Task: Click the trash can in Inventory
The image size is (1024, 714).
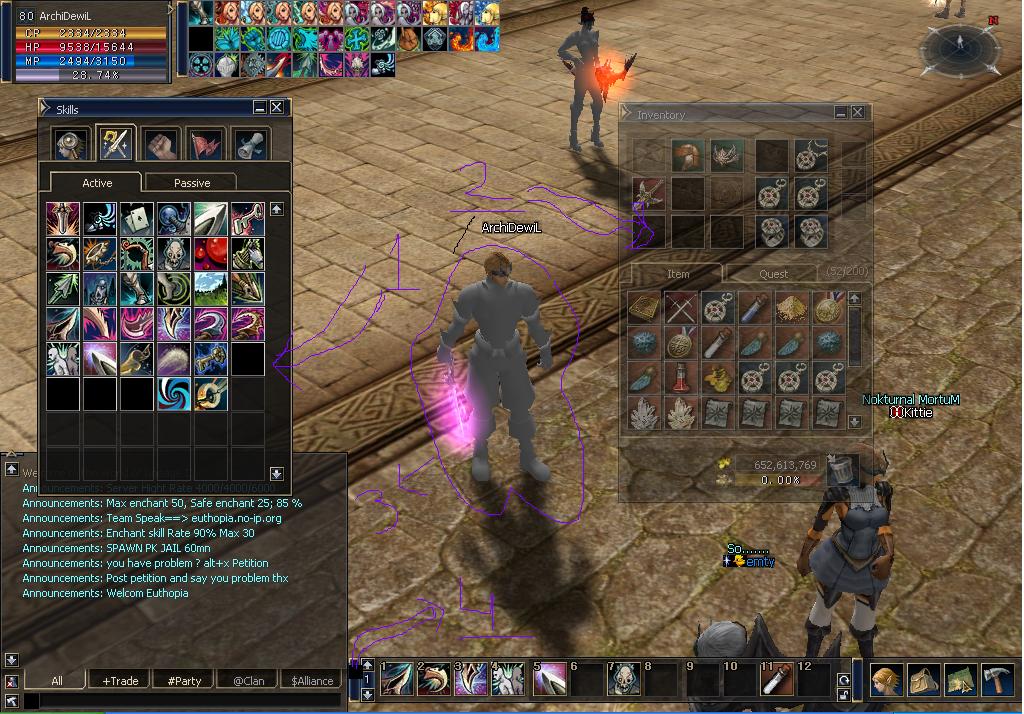Action: click(842, 469)
